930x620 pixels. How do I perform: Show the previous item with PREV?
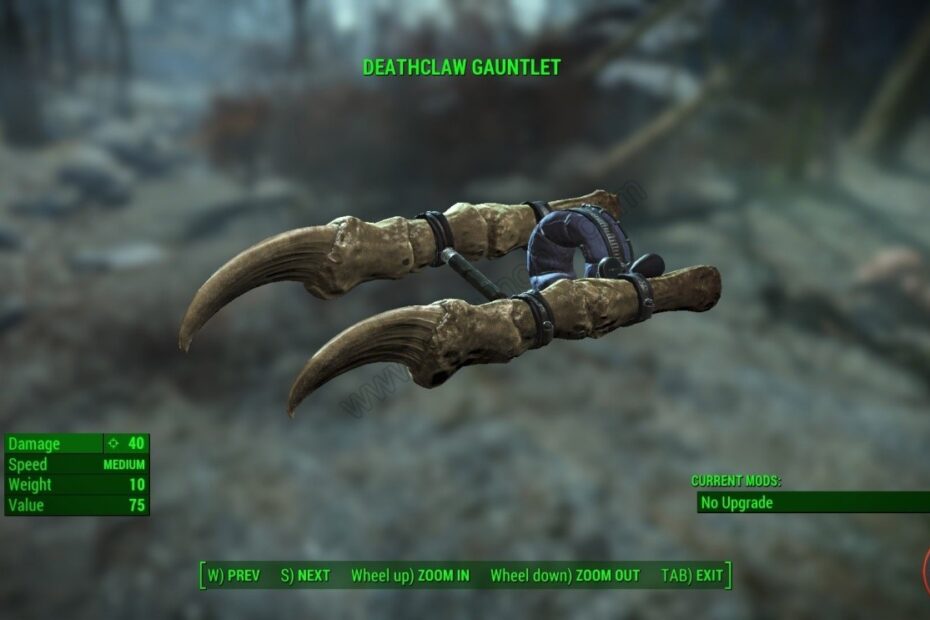coord(233,576)
